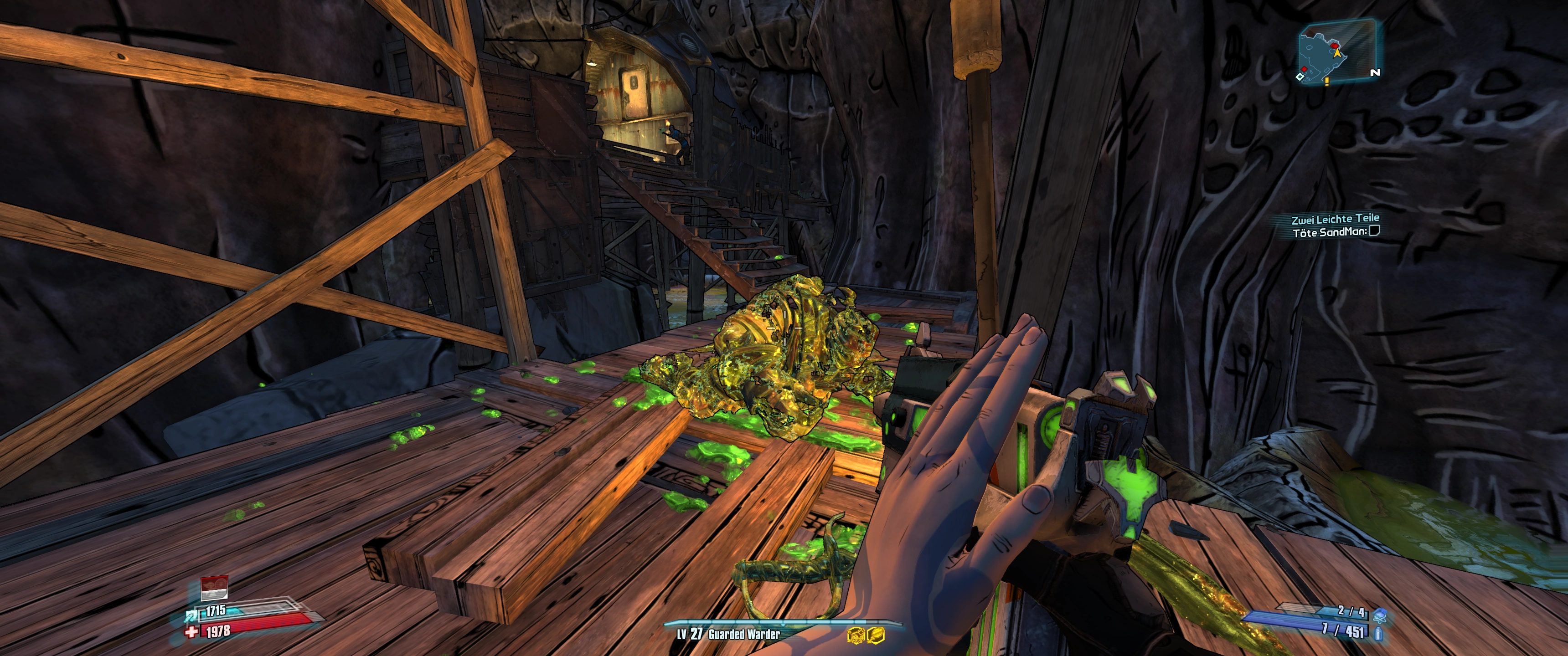Screen dimensions: 1568x656
Task: Select the Zwei Leichte Teile quest tracker
Action: [x=1335, y=219]
